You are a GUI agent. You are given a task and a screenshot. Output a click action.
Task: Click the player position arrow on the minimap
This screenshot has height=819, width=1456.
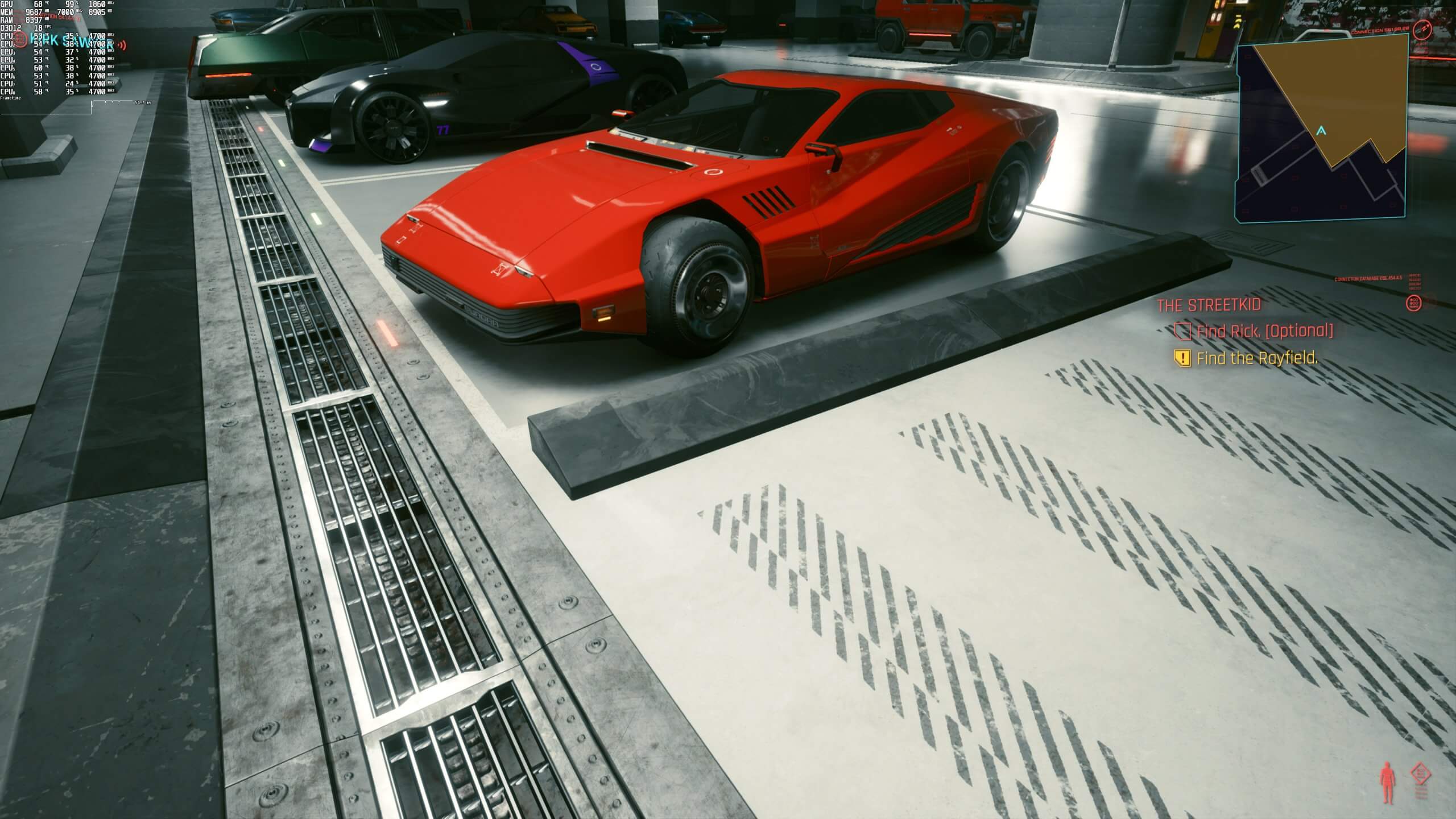tap(1321, 130)
